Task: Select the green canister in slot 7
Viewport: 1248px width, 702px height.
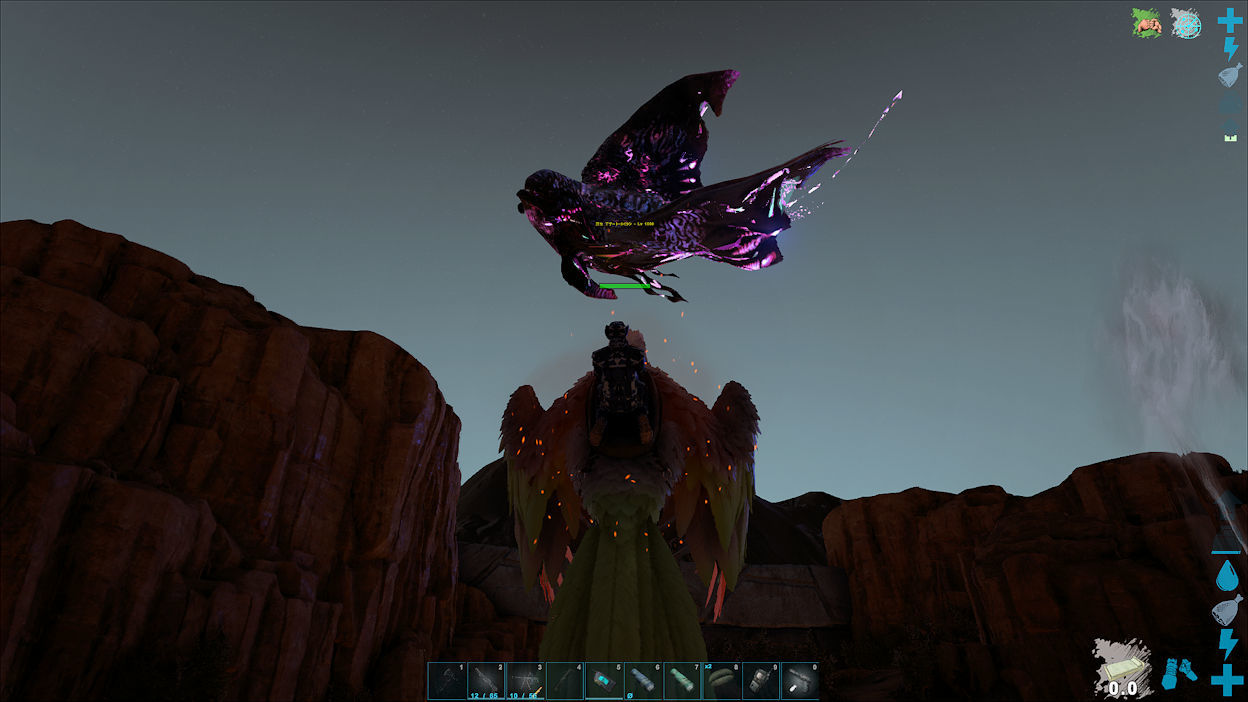Action: pyautogui.click(x=682, y=681)
